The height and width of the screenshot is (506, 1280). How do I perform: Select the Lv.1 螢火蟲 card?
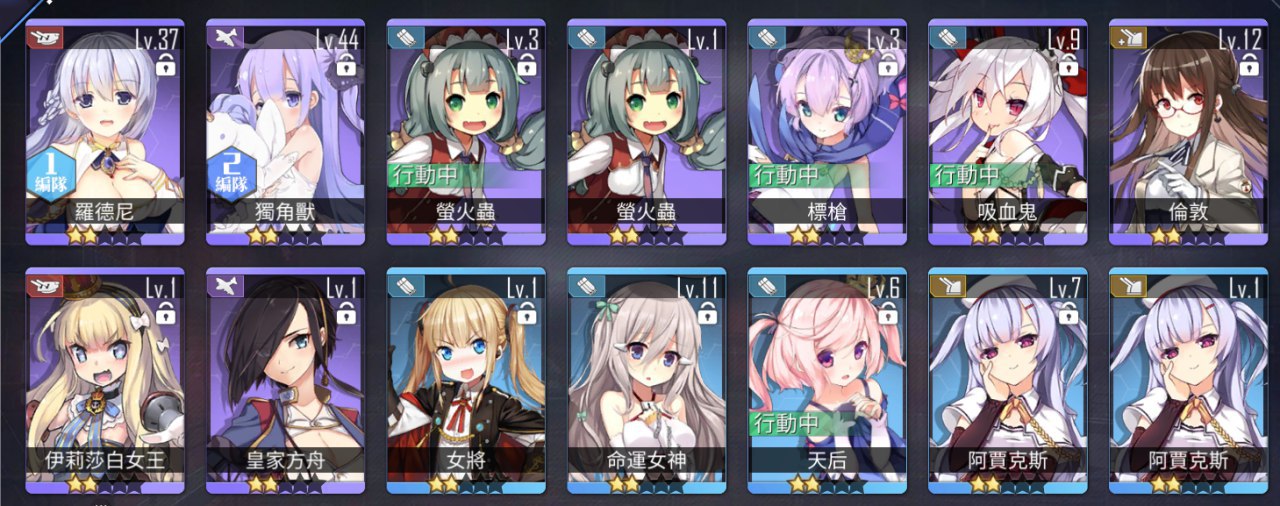click(x=647, y=130)
